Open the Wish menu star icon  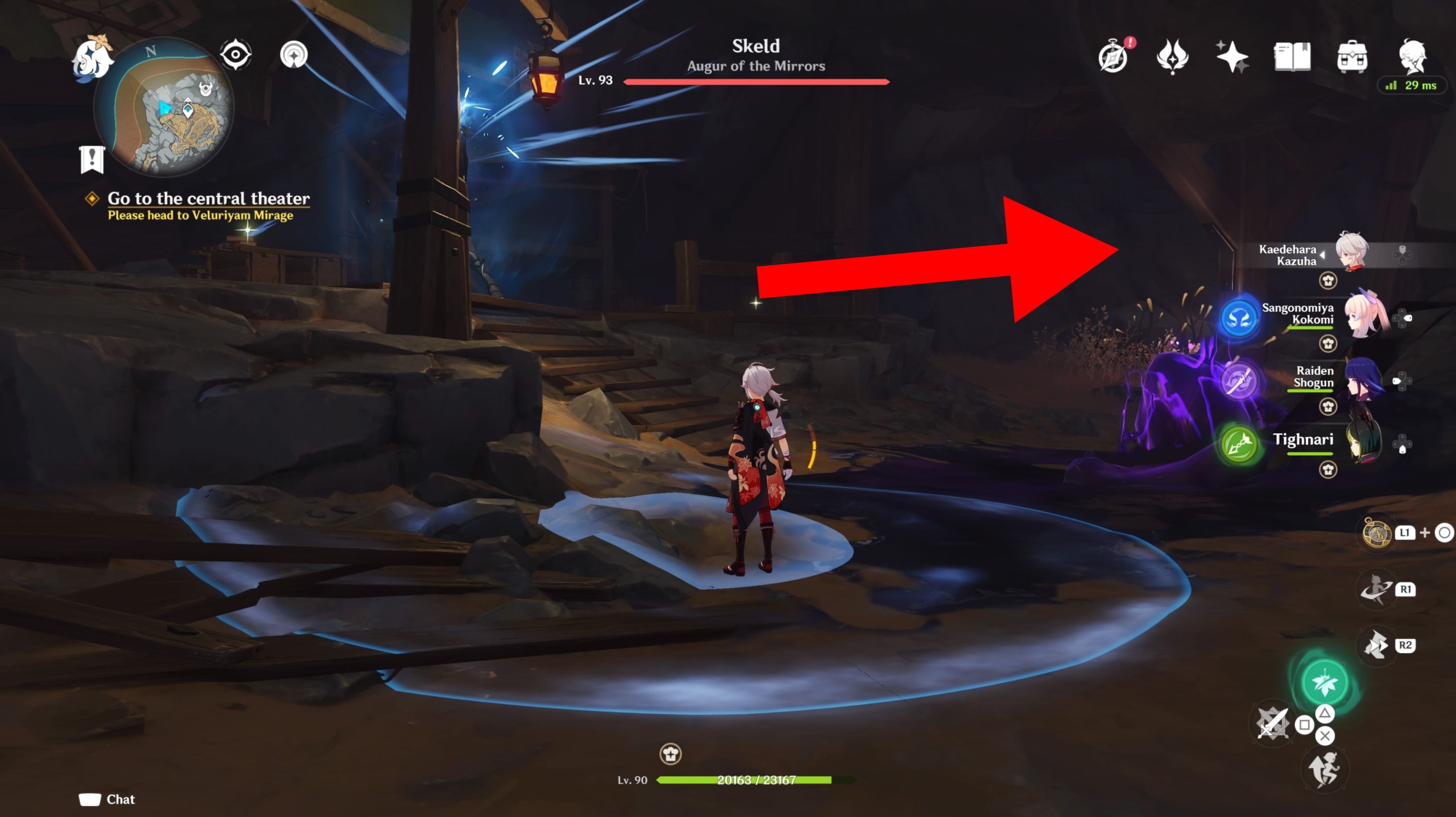1232,55
